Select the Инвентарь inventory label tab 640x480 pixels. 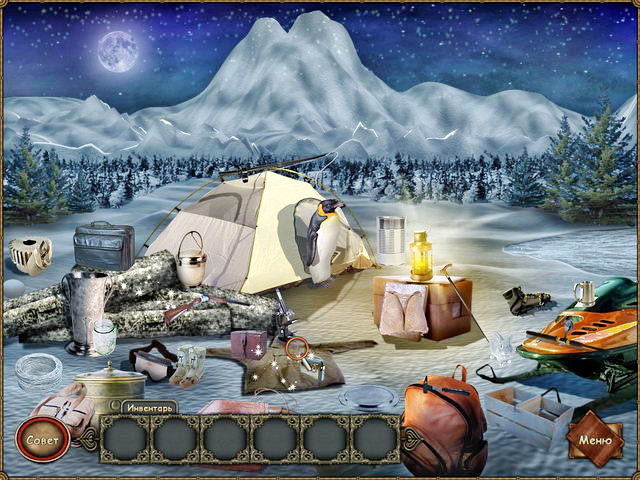[x=150, y=408]
